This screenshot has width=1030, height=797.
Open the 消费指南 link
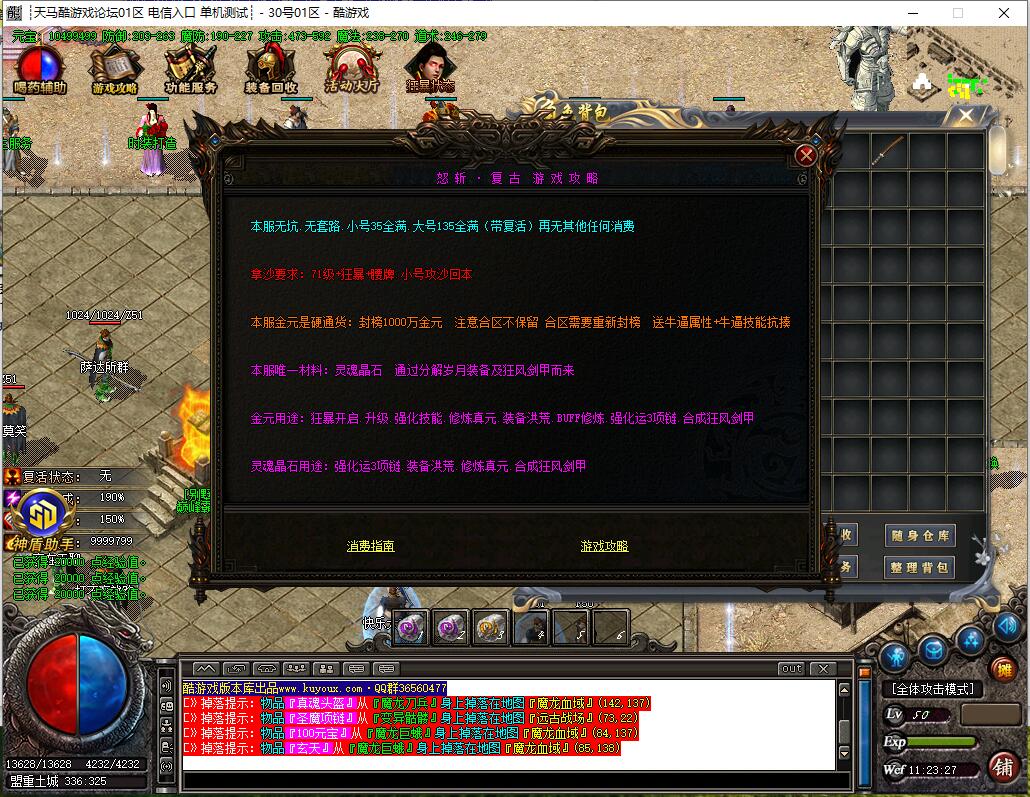point(370,546)
